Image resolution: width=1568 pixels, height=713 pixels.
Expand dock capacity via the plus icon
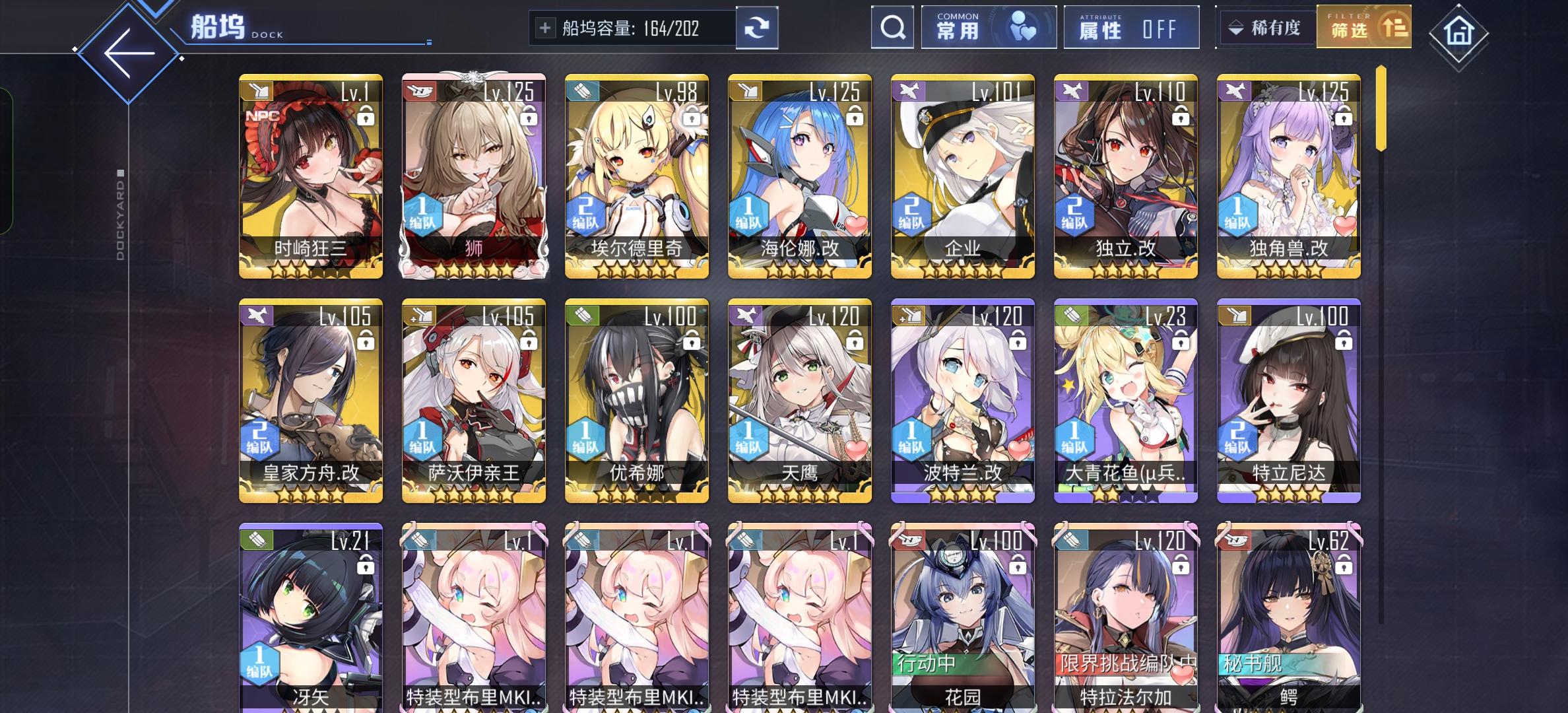tap(544, 28)
